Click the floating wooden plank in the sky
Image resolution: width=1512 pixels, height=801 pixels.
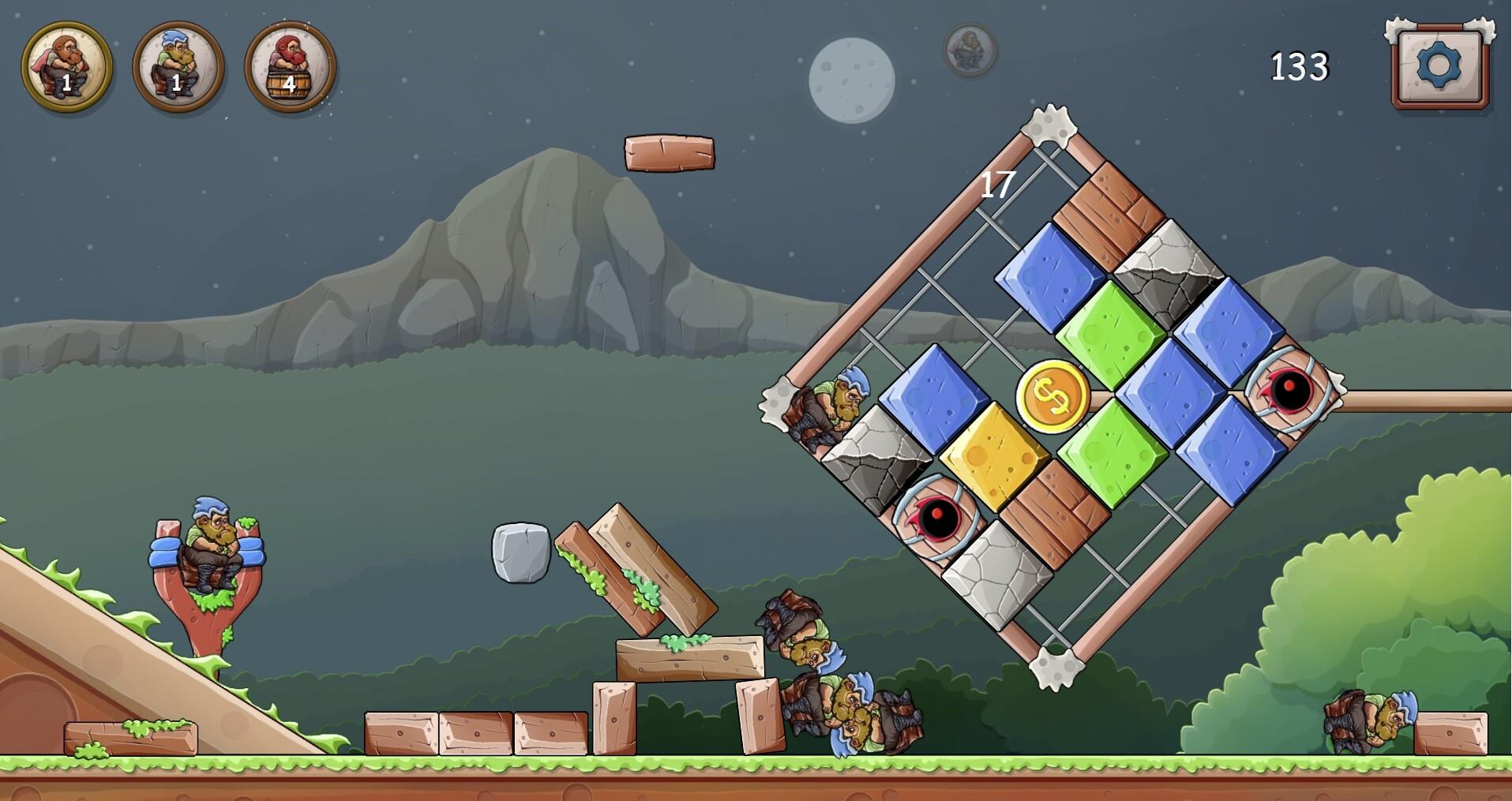click(669, 155)
